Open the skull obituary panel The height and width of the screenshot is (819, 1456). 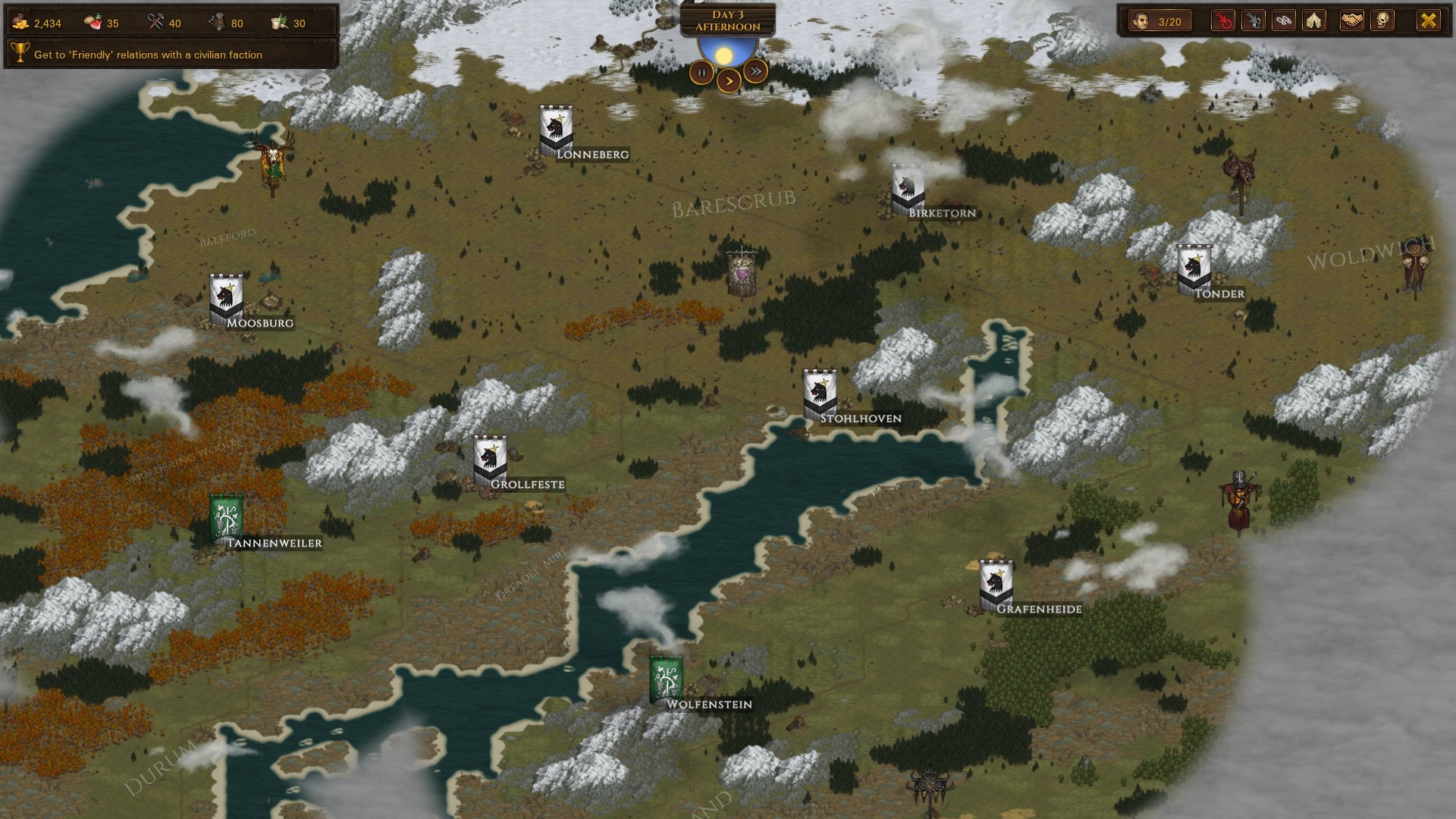coord(1382,21)
